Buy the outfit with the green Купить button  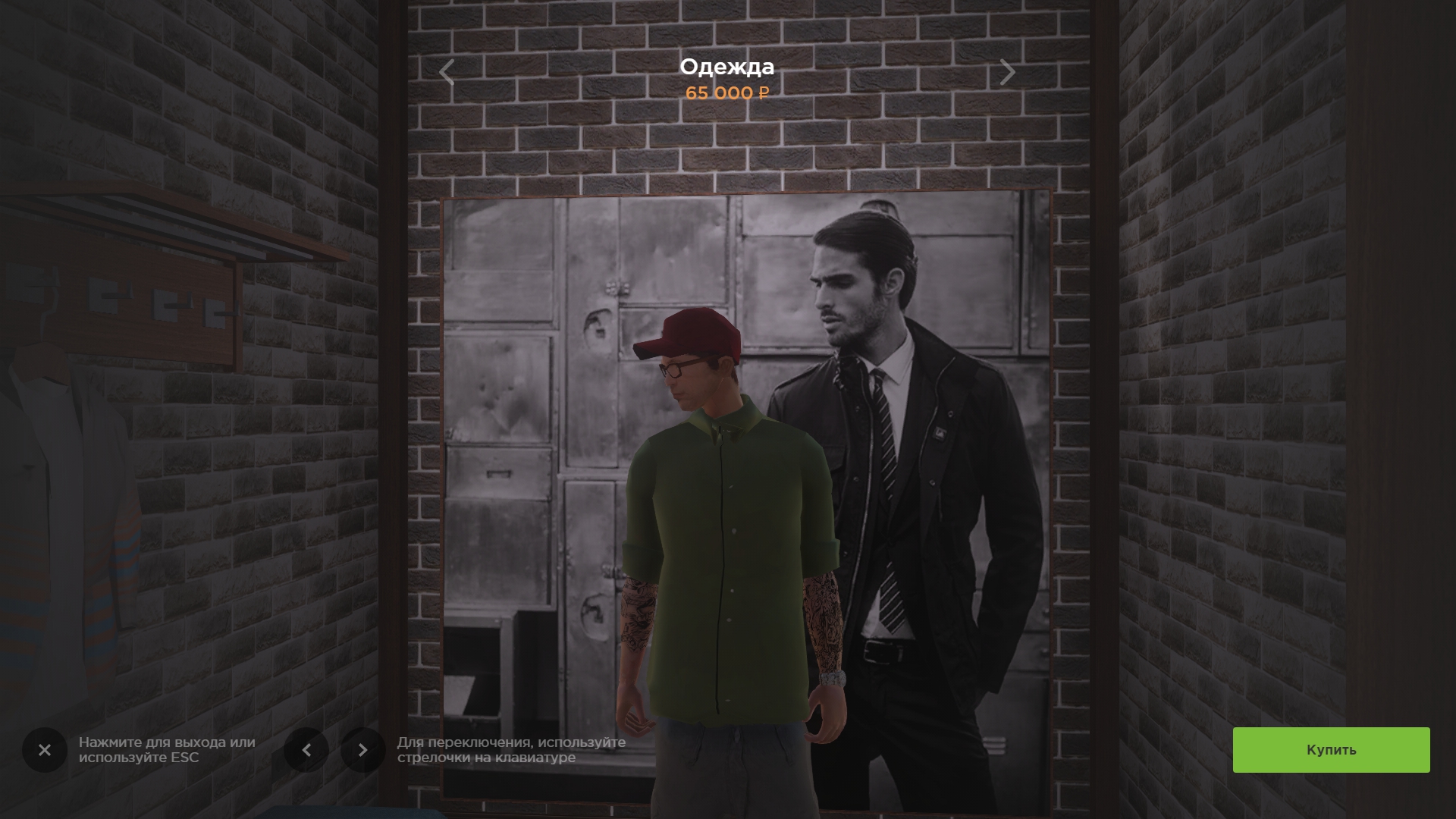1331,750
